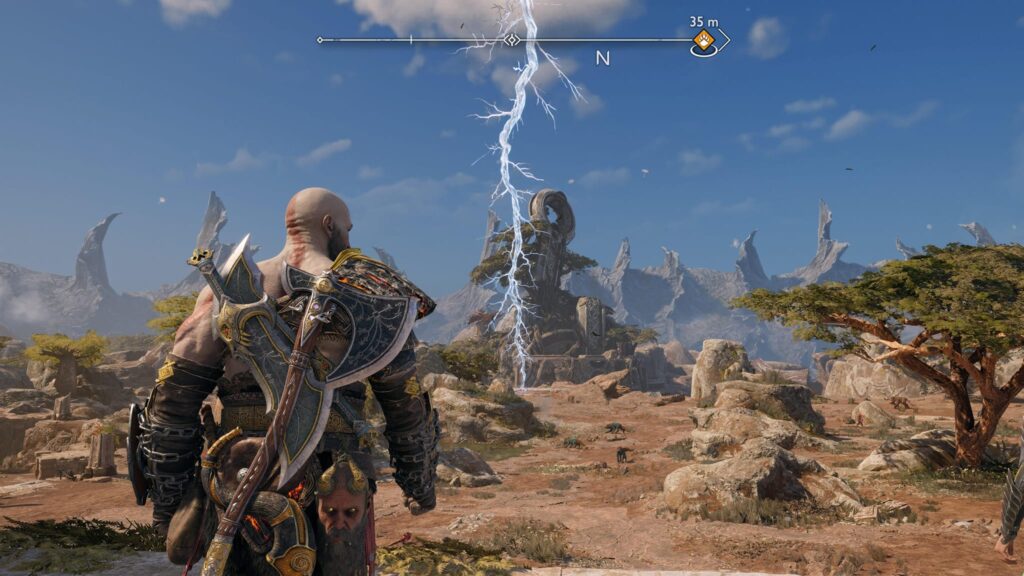Click the diamond center indicator on the compass bar
The height and width of the screenshot is (576, 1024).
click(x=512, y=40)
